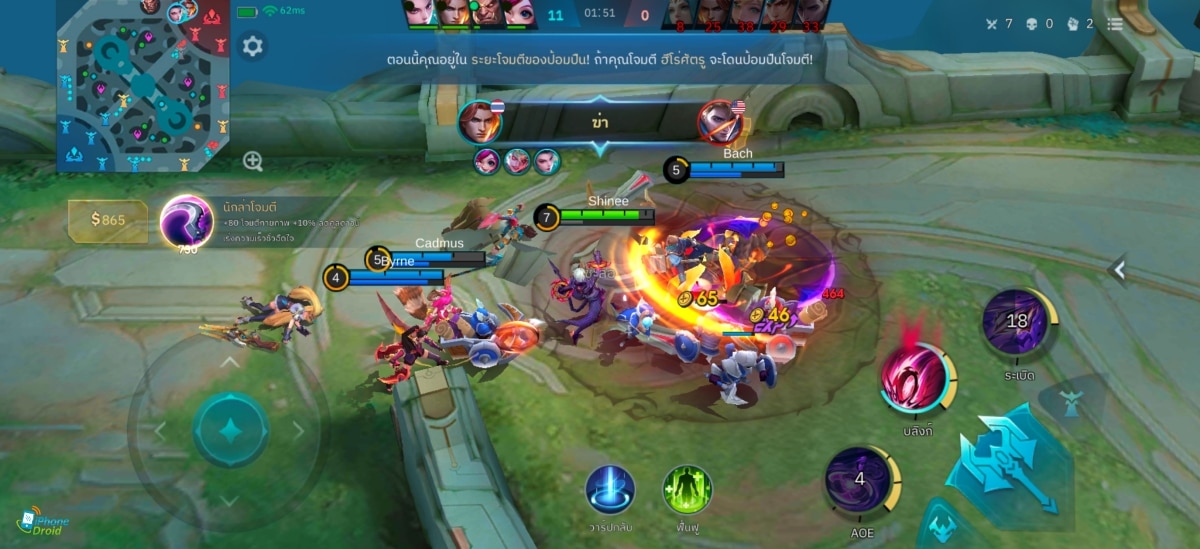1200x549 pixels.
Task: Activate the recall spell button
Action: pyautogui.click(x=610, y=490)
